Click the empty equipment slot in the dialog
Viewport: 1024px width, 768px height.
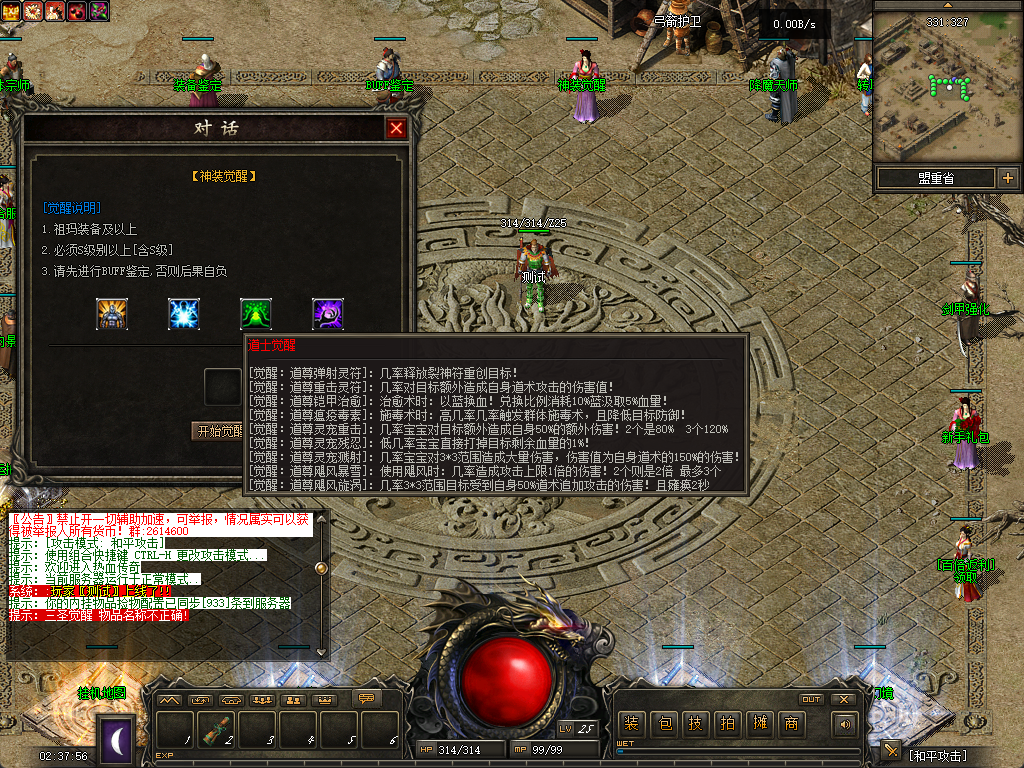coord(224,385)
